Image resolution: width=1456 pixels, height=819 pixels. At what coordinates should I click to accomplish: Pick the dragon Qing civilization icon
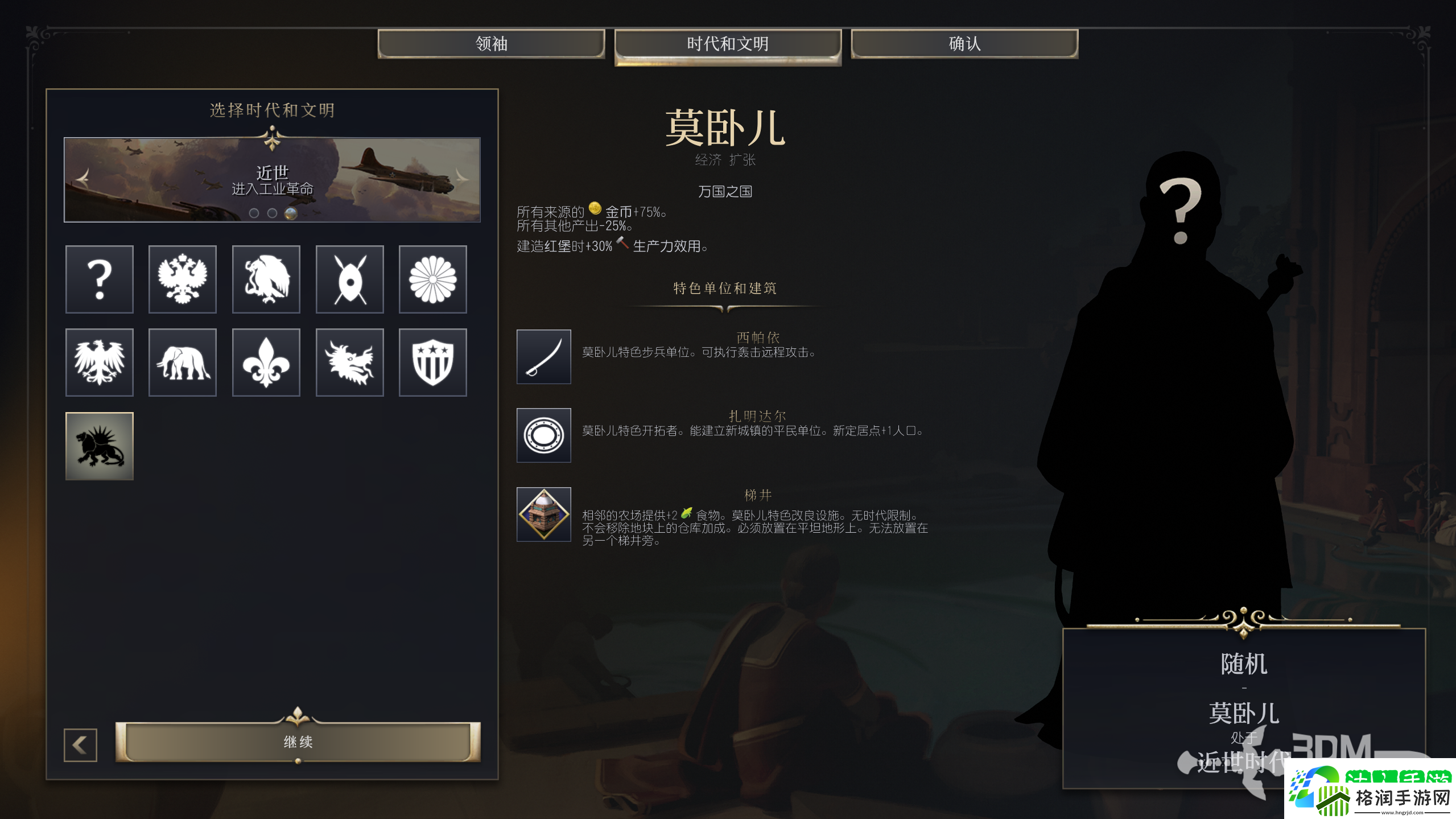point(349,362)
